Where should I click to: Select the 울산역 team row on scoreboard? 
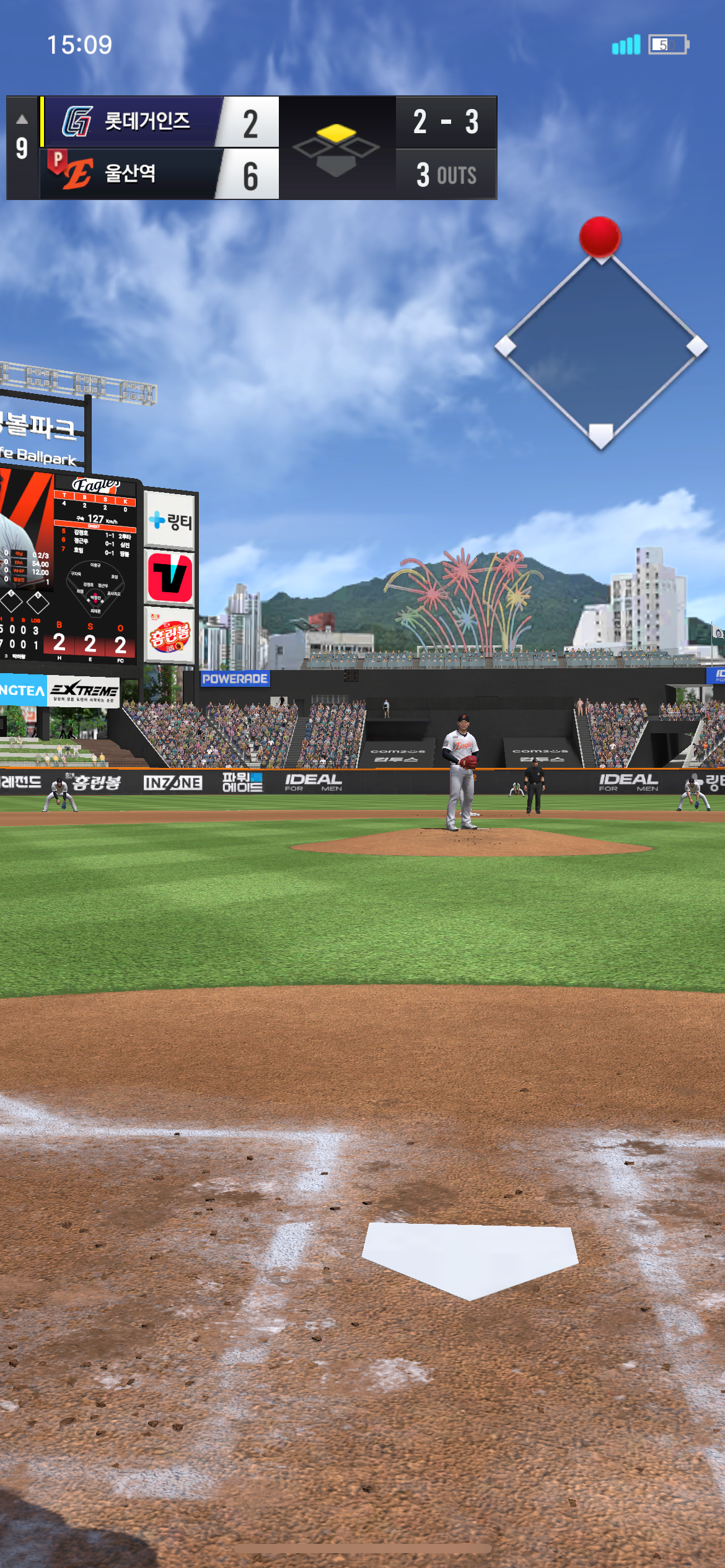pos(158,173)
